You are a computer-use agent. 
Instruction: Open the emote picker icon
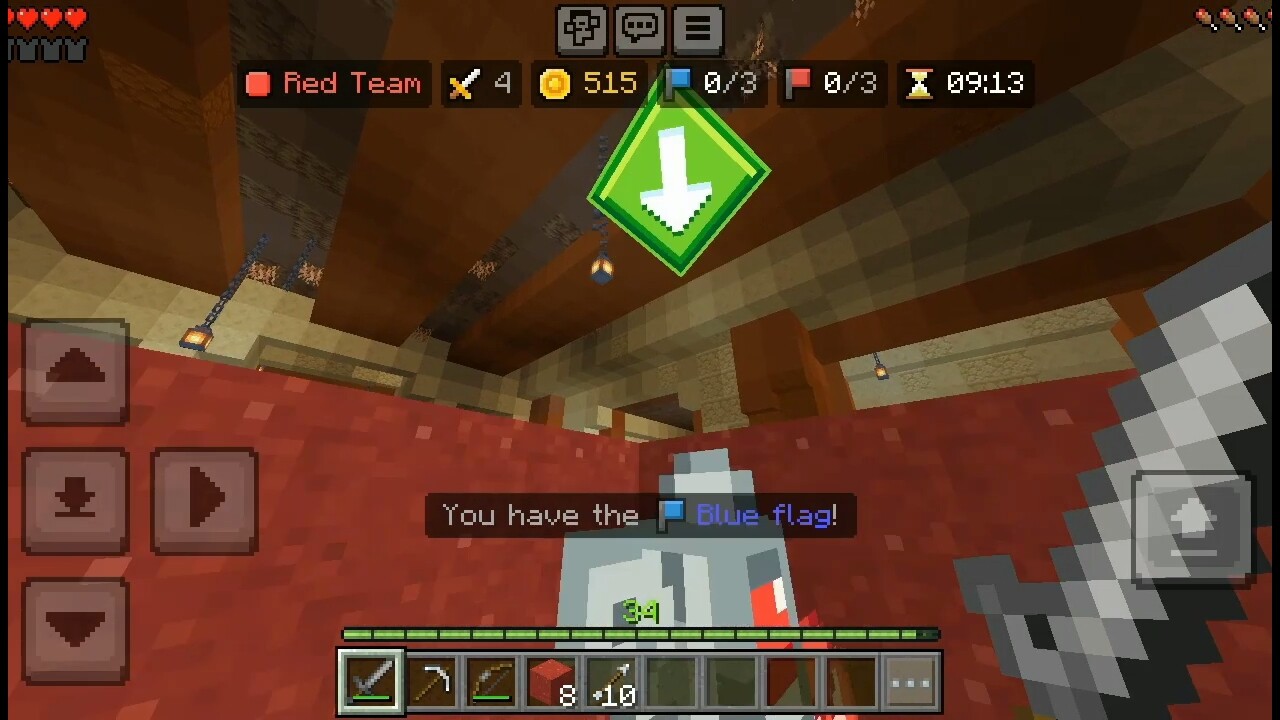pyautogui.click(x=582, y=29)
